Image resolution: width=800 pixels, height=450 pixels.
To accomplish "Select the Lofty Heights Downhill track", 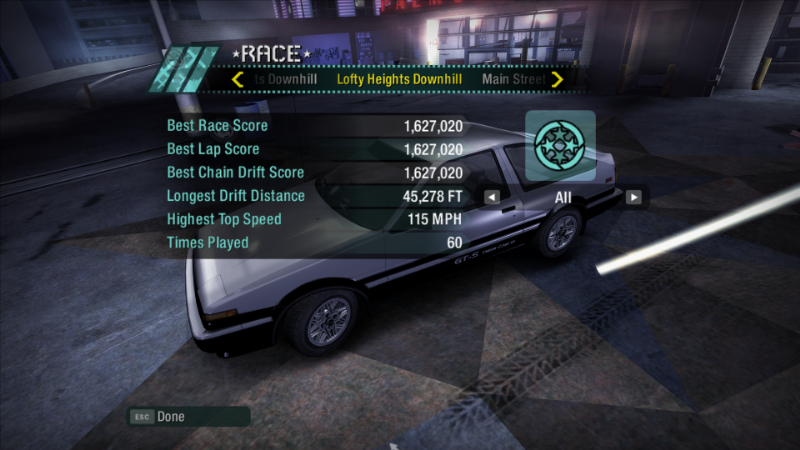I will (399, 79).
